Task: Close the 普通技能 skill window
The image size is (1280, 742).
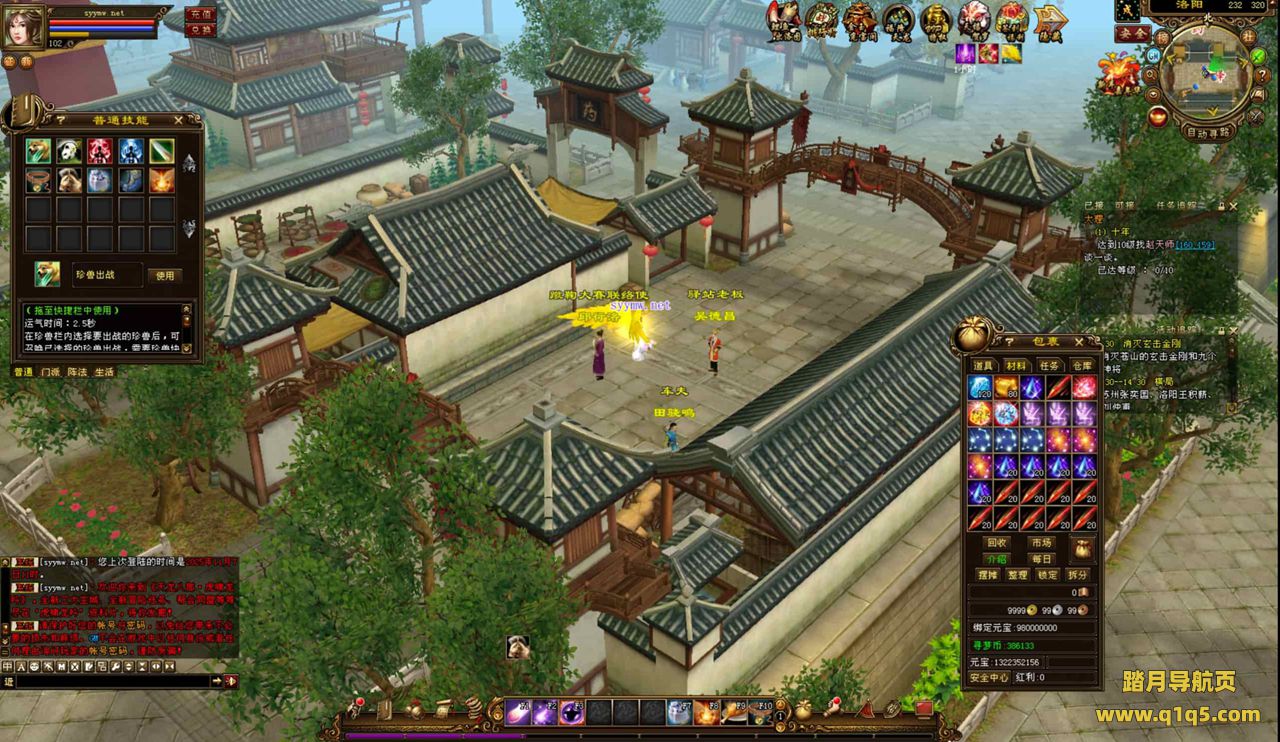Action: coord(178,120)
